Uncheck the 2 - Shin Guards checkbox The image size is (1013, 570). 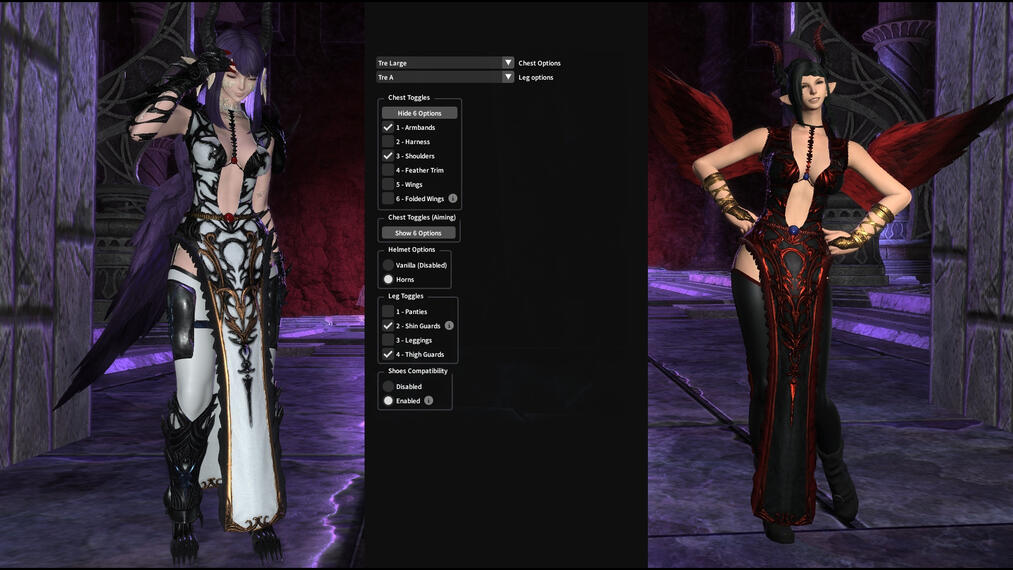coord(388,326)
